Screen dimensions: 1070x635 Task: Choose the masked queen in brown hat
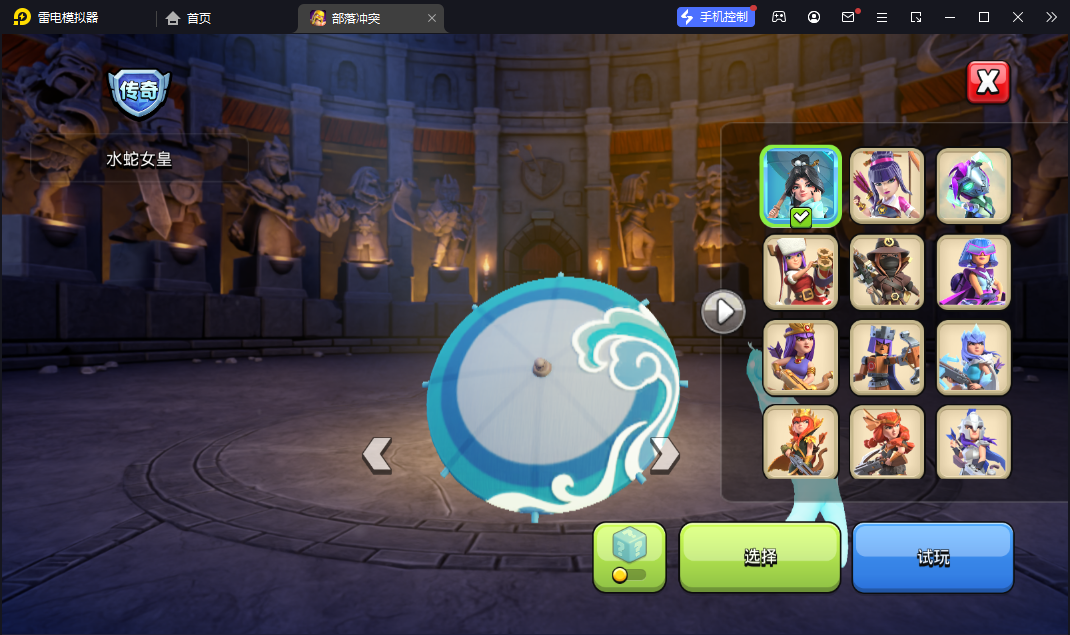tap(887, 272)
